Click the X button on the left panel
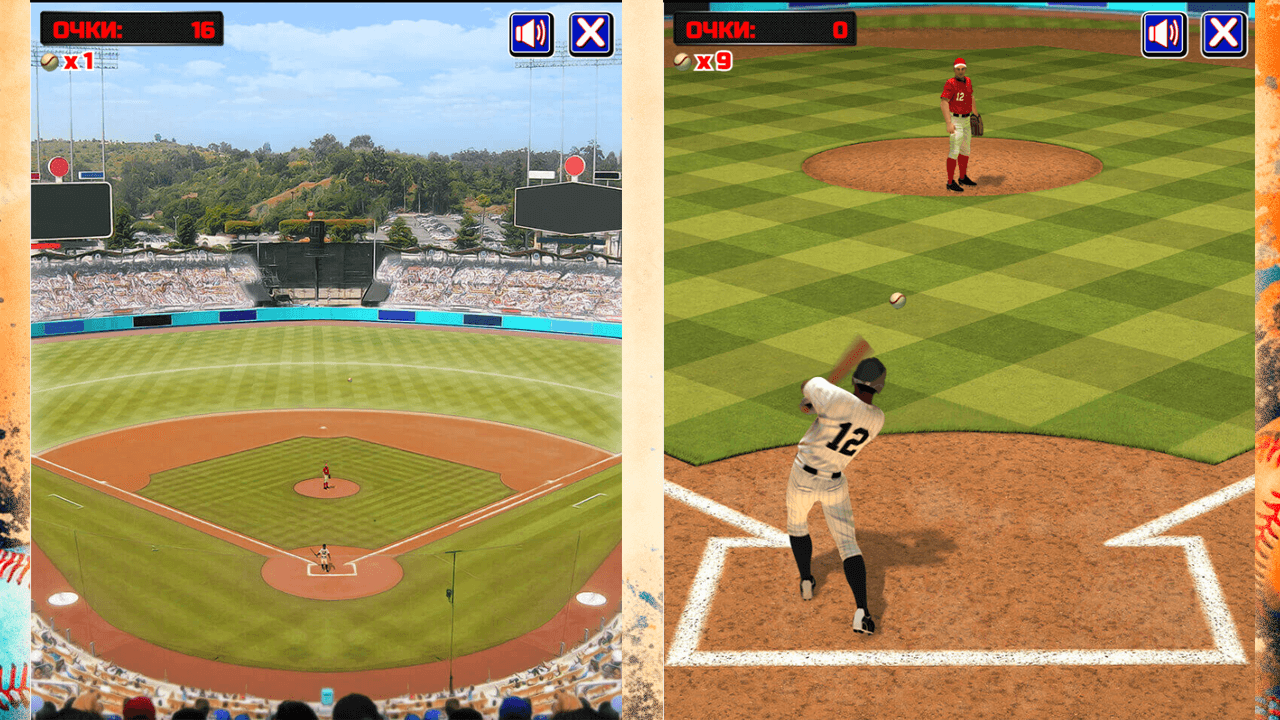 (592, 32)
